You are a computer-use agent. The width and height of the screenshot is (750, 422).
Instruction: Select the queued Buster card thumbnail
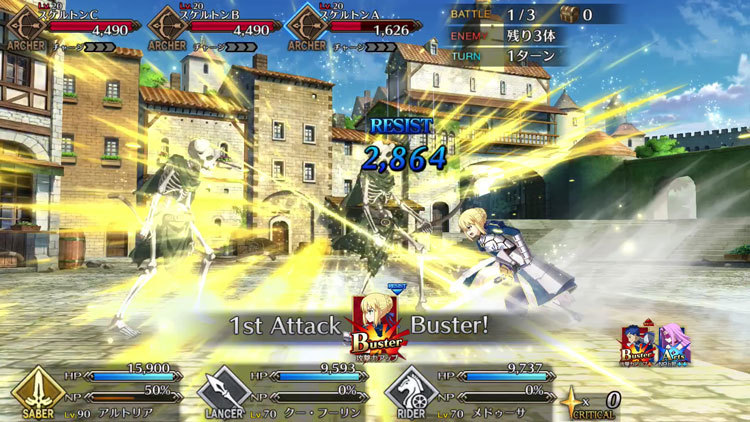tap(639, 344)
